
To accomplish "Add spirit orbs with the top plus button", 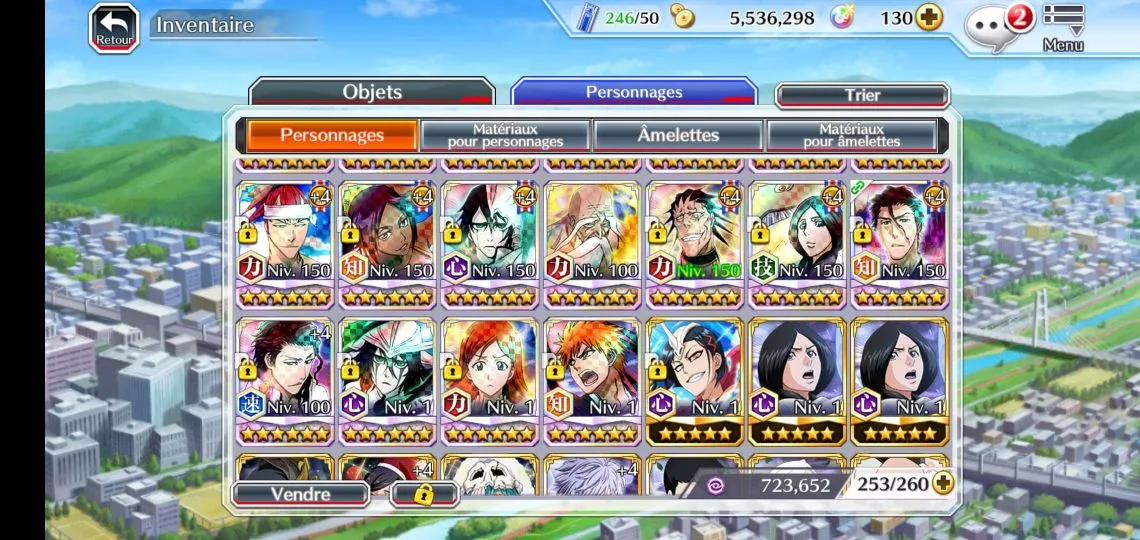I will click(x=929, y=18).
